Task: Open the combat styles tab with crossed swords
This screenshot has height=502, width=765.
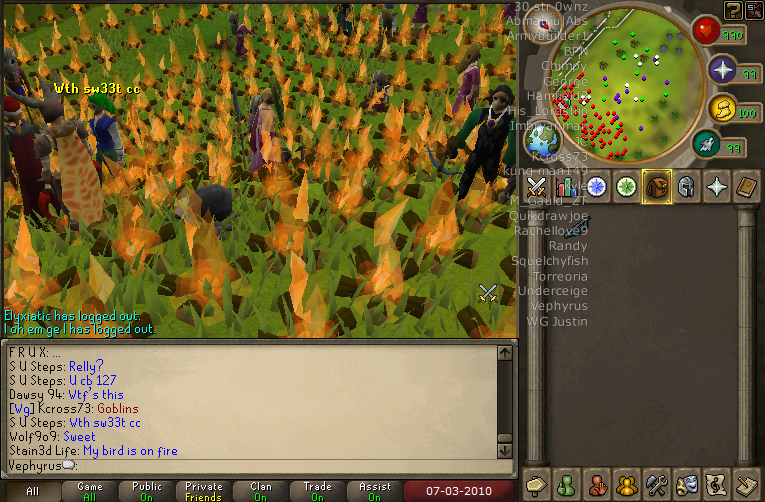Action: (x=537, y=186)
